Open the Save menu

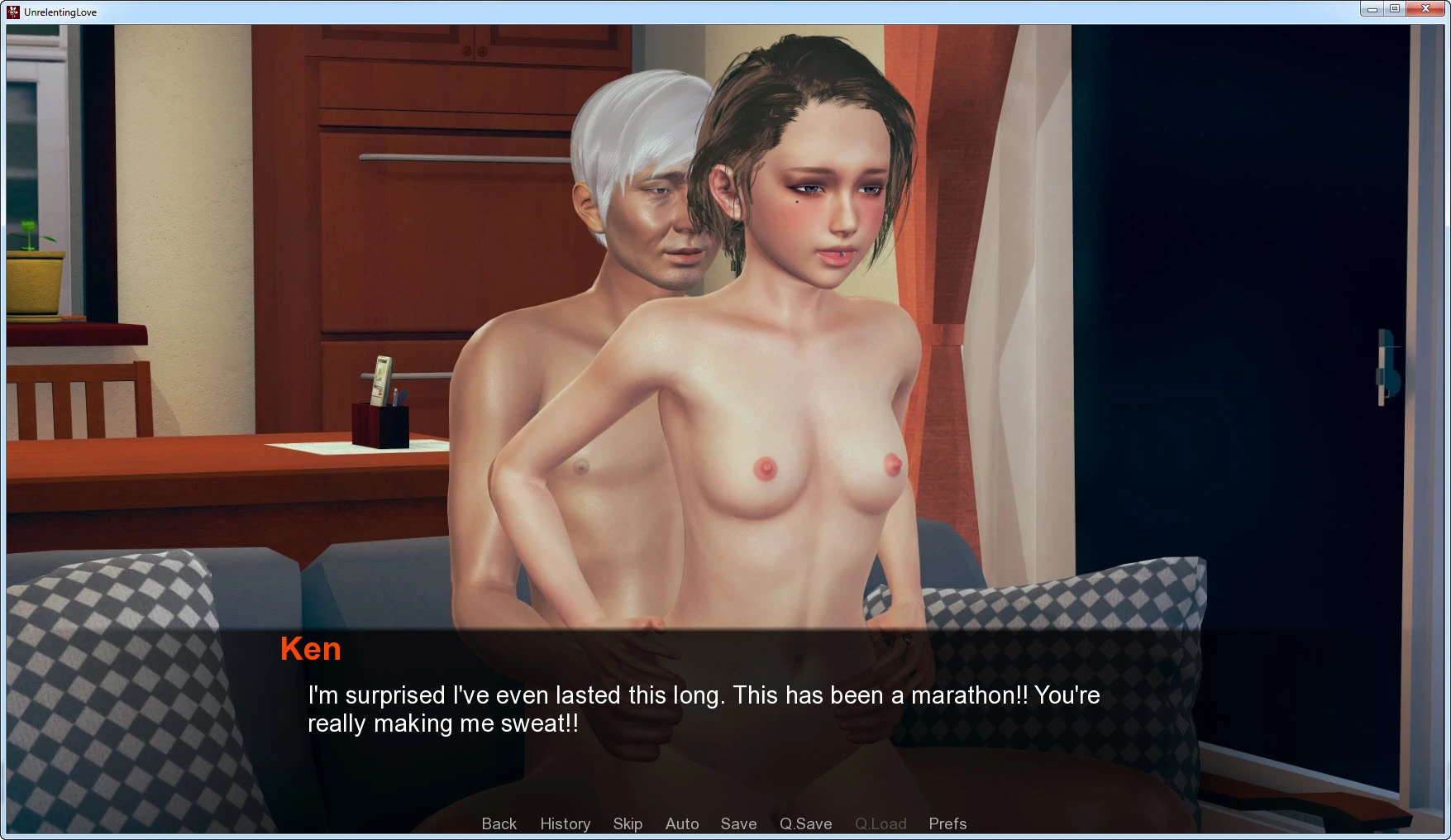(x=738, y=823)
